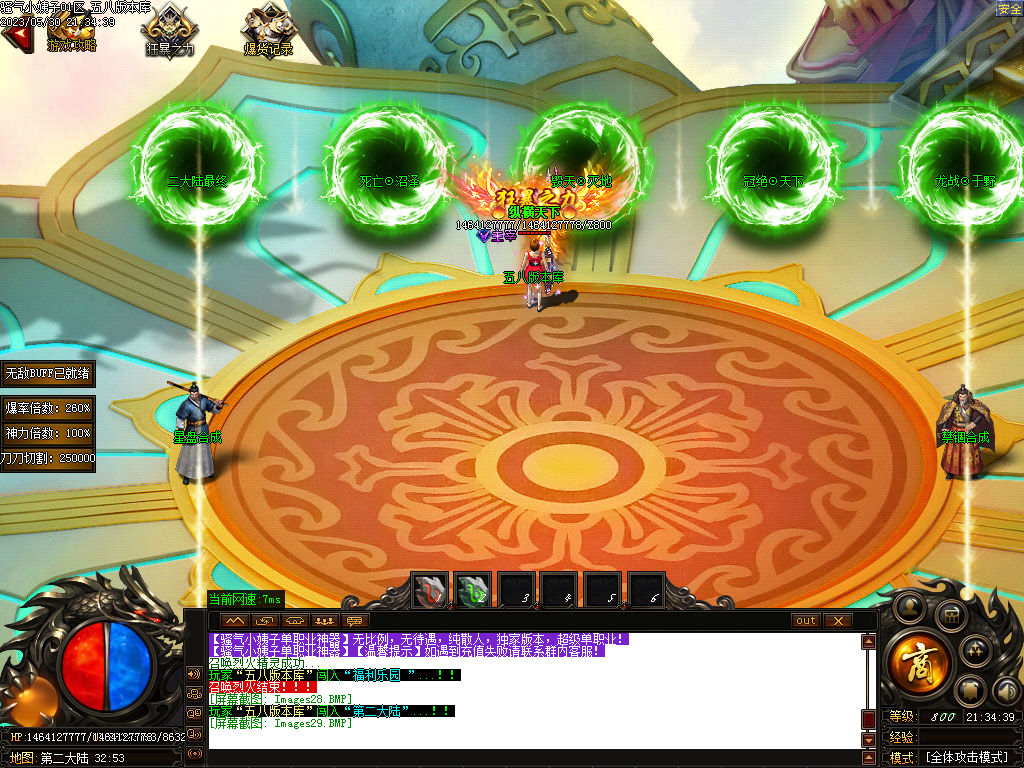This screenshot has height=768, width=1024.
Task: Click the red back arrow button
Action: [16, 37]
